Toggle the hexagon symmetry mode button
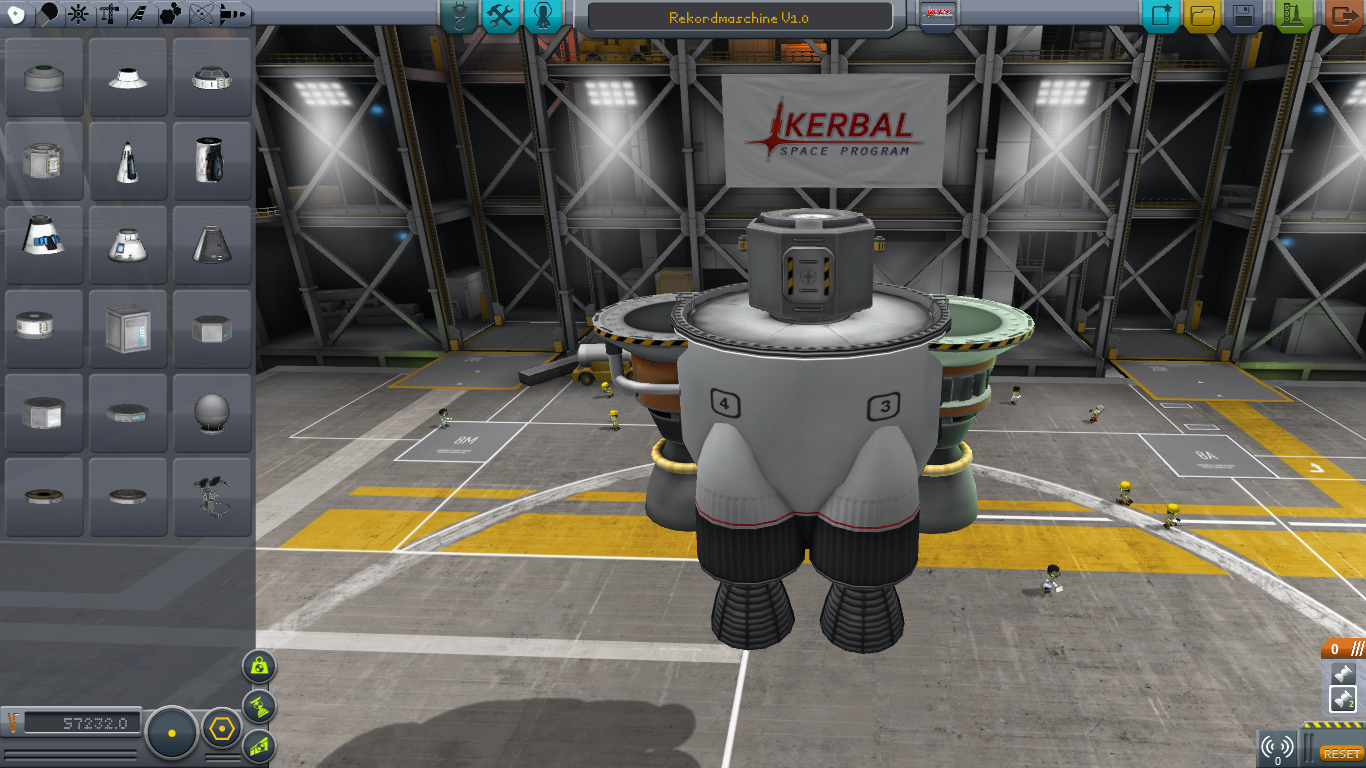Image resolution: width=1366 pixels, height=768 pixels. (x=221, y=730)
